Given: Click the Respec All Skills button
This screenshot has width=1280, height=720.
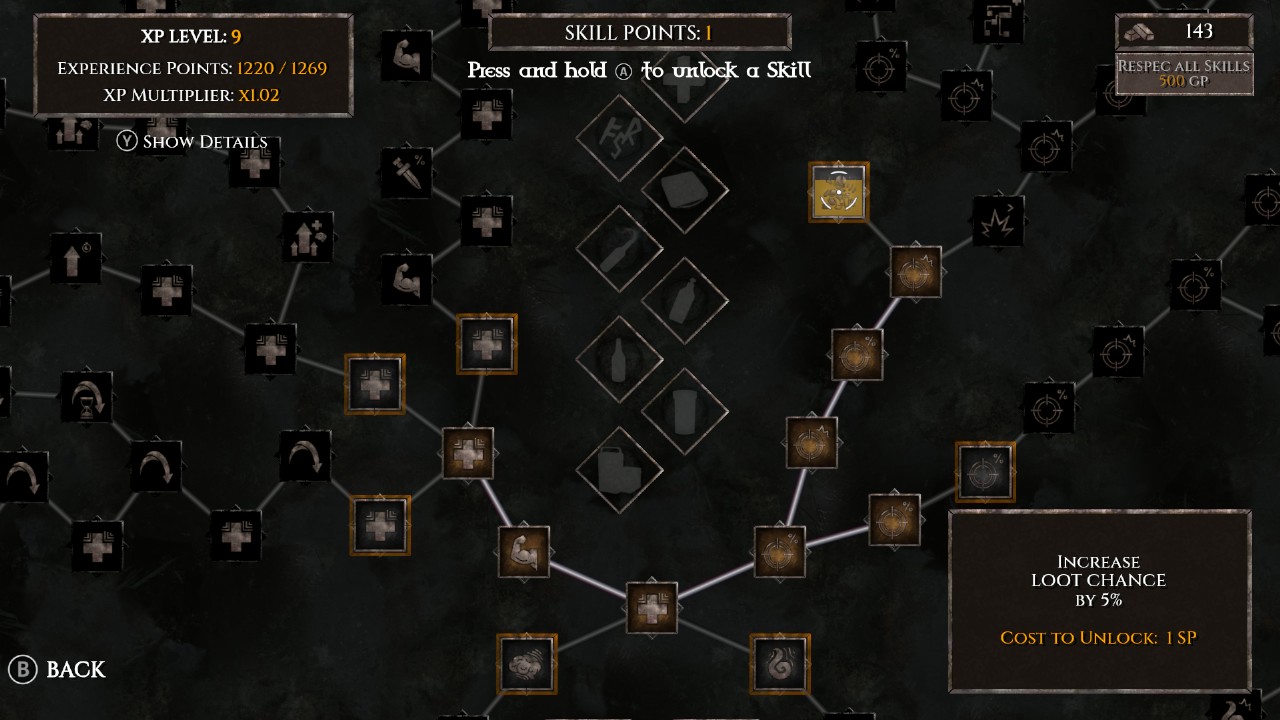Looking at the screenshot, I should pyautogui.click(x=1184, y=73).
